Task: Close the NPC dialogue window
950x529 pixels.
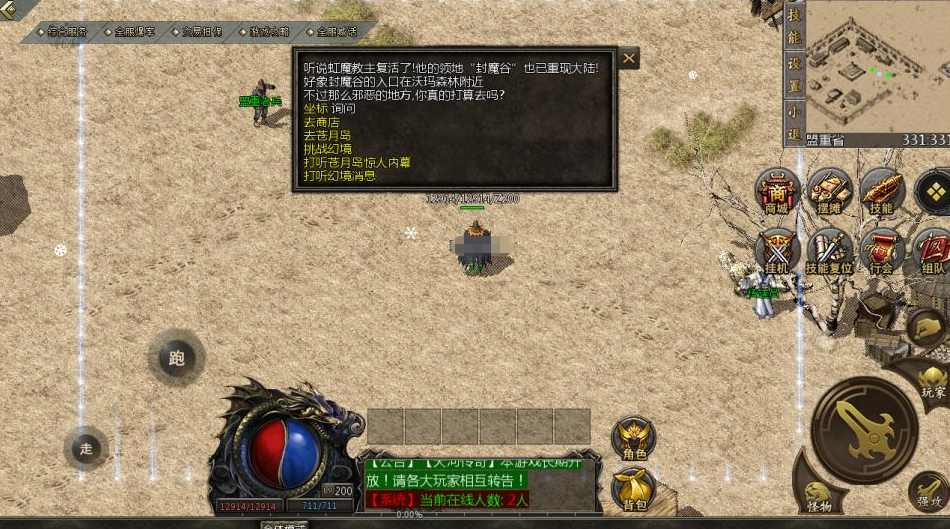Action: coord(629,58)
